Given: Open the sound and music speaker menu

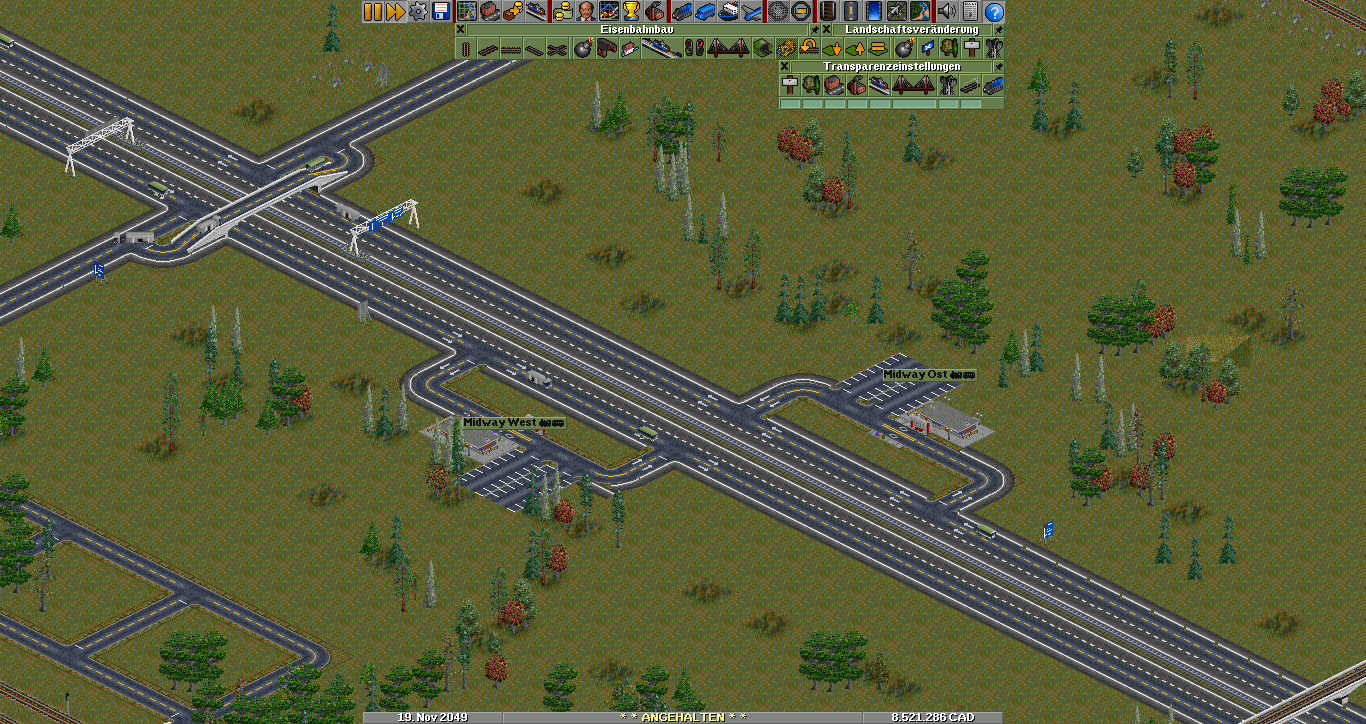Looking at the screenshot, I should tap(945, 12).
